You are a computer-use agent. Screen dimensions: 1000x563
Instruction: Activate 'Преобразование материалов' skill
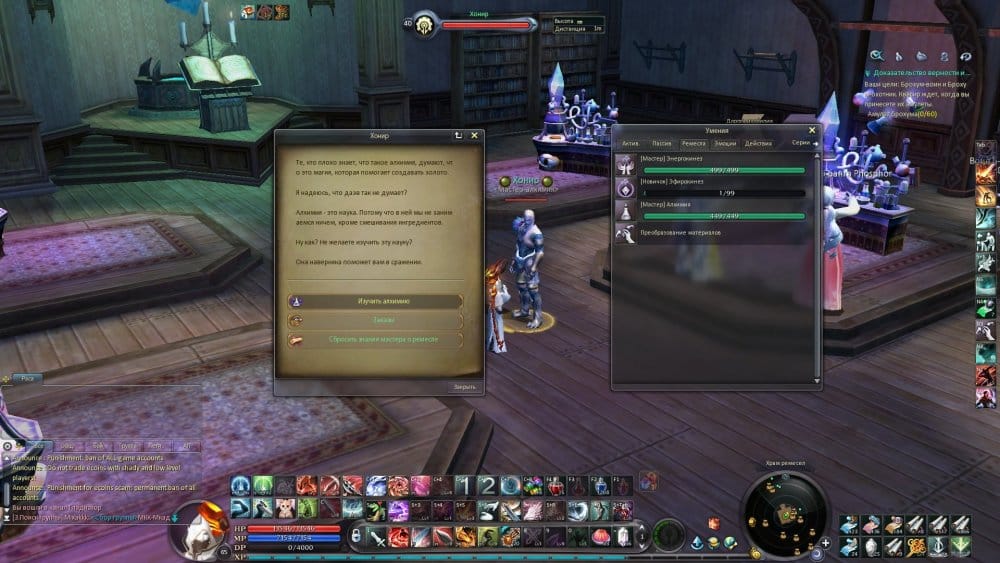coord(625,233)
